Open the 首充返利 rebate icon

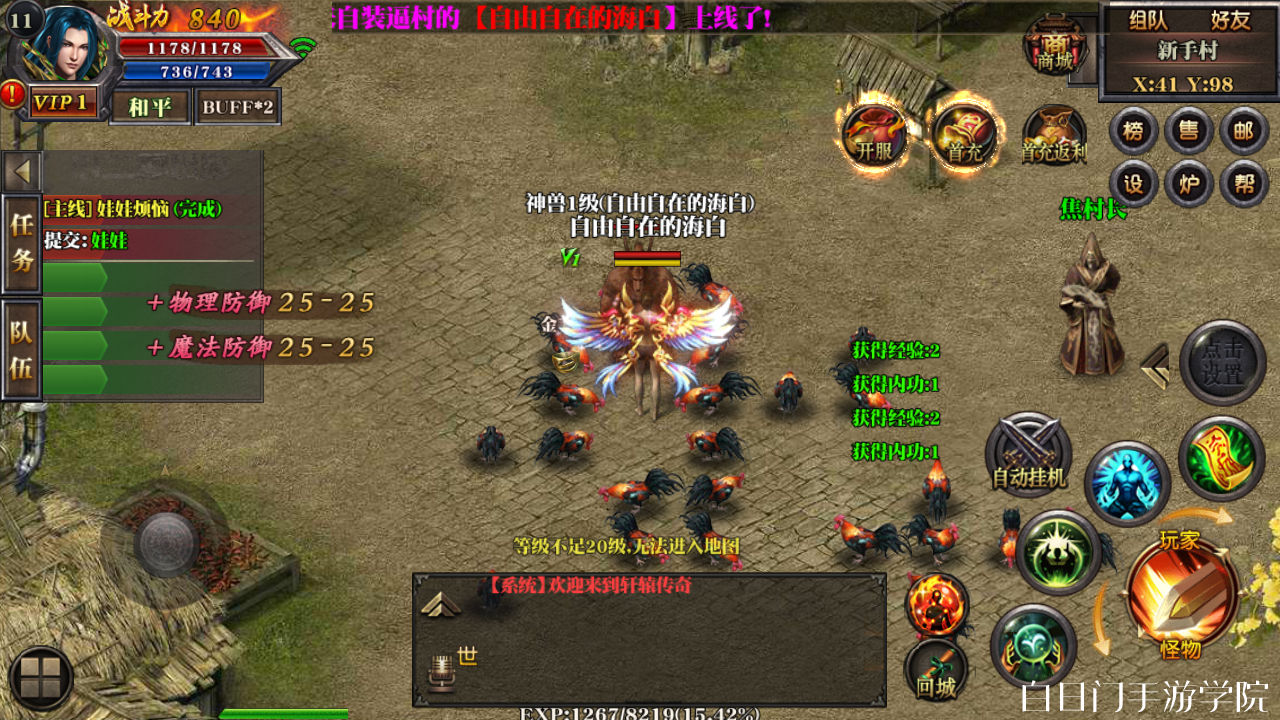click(1054, 135)
